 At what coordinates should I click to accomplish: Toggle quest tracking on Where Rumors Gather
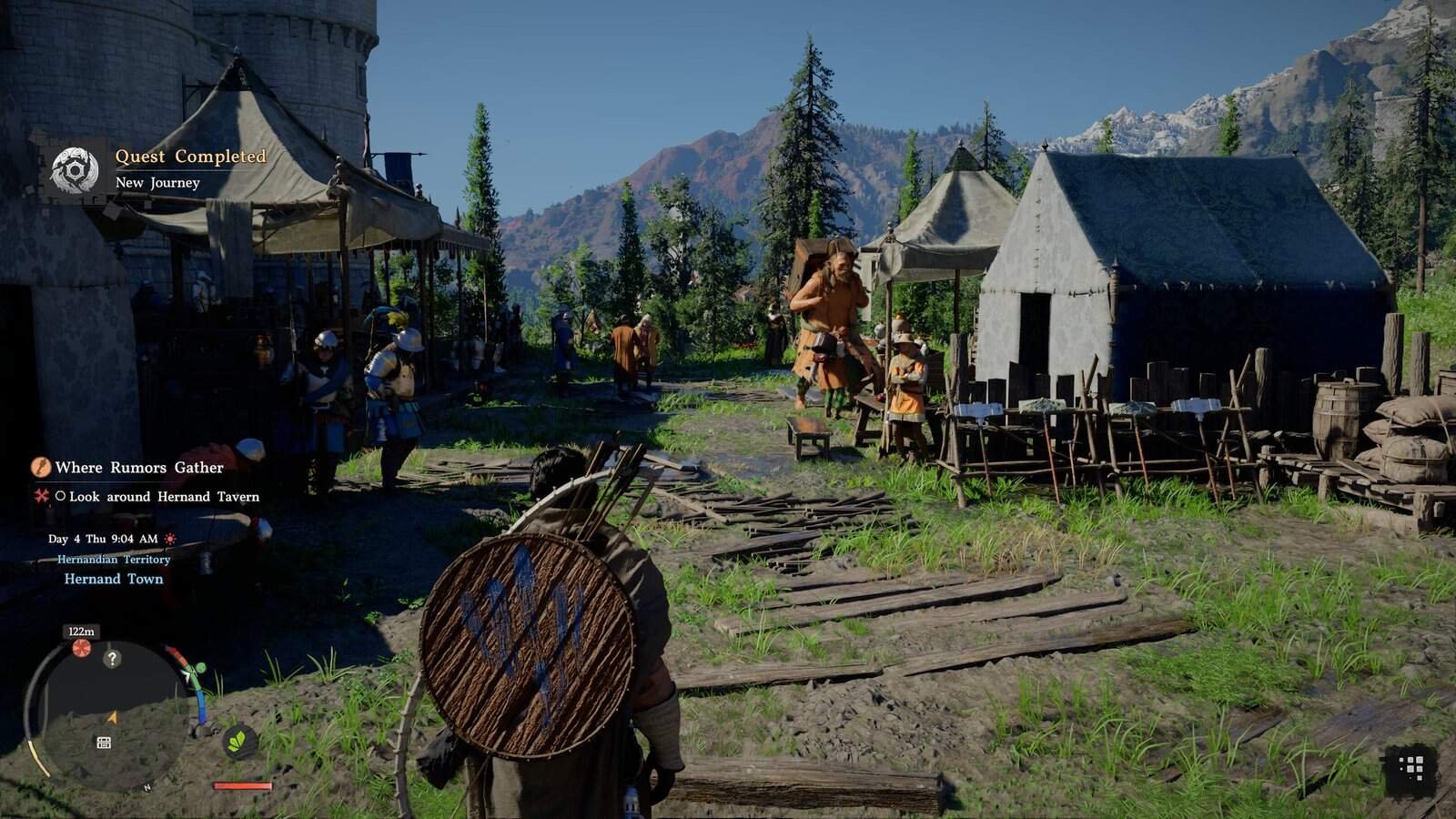click(x=139, y=468)
